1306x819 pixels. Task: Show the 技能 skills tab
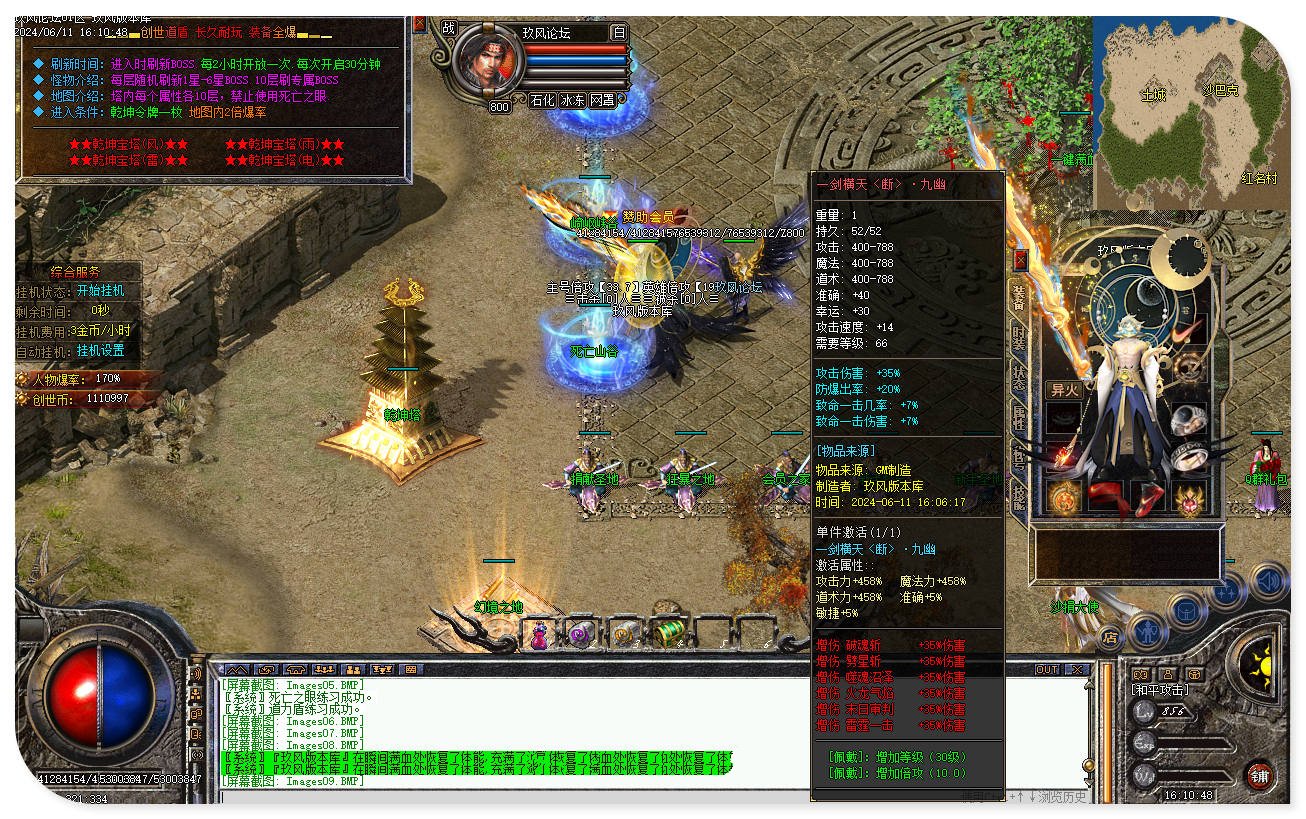coord(1018,495)
